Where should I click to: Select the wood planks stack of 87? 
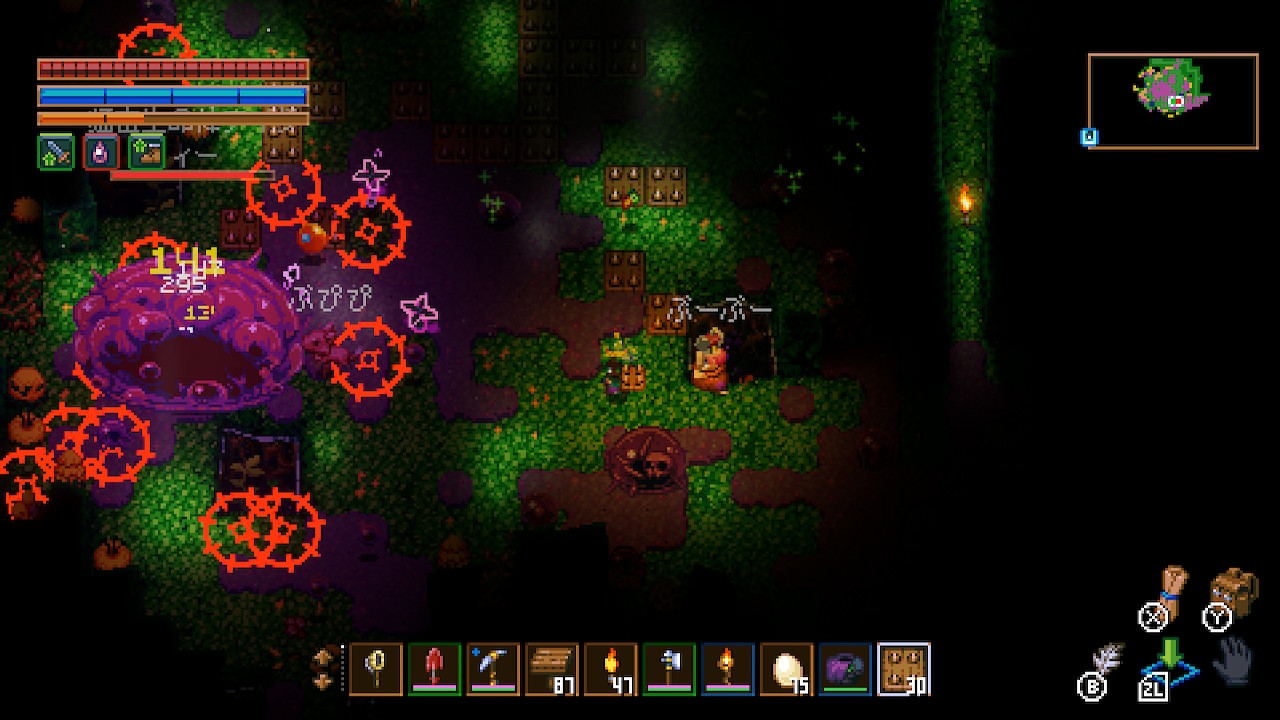552,669
